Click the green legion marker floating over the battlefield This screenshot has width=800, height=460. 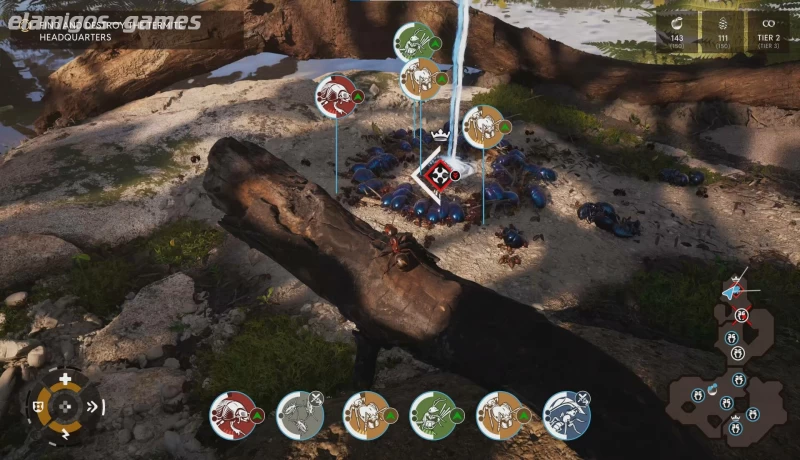[413, 42]
